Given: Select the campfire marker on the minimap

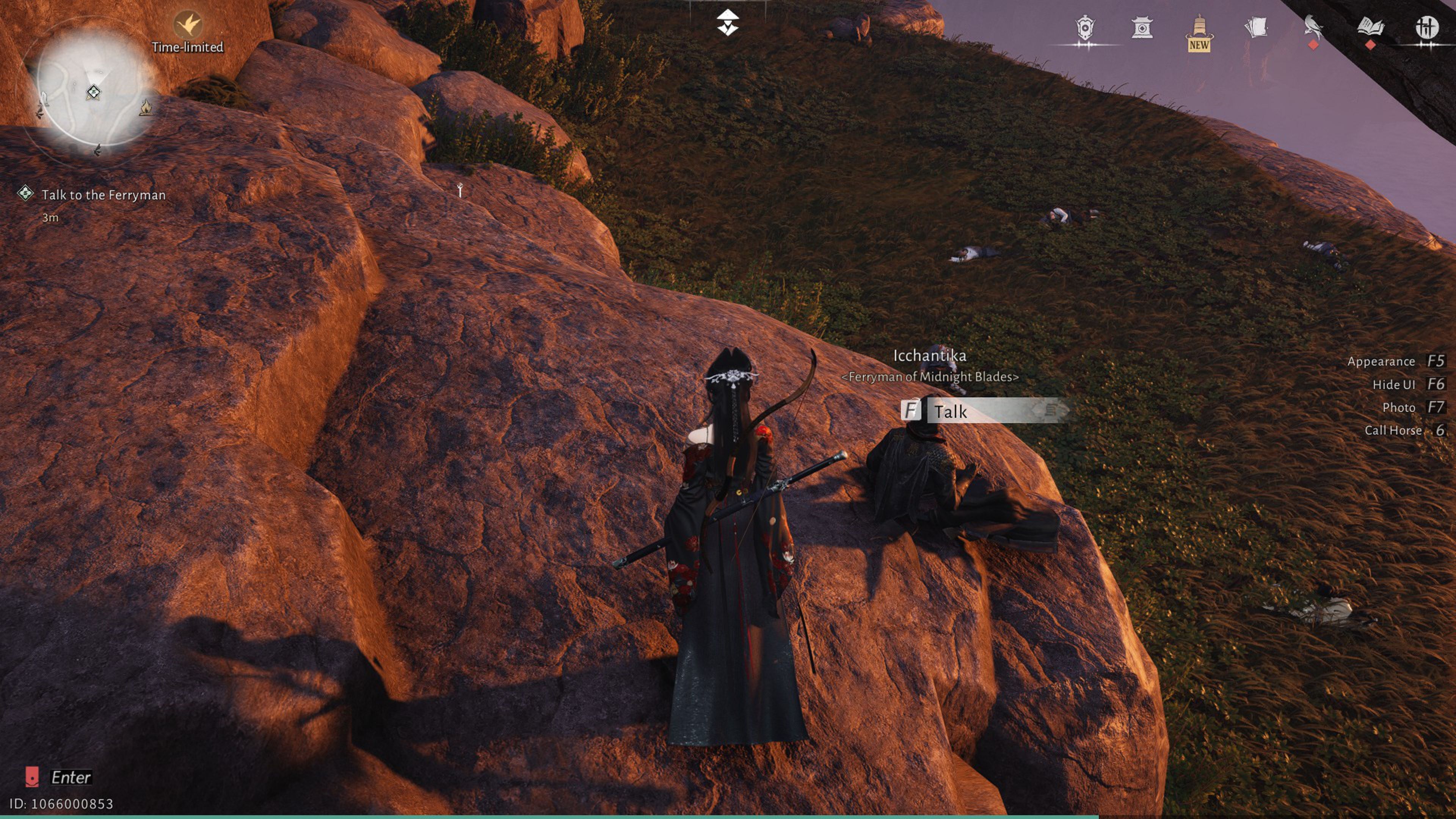Looking at the screenshot, I should [x=146, y=107].
